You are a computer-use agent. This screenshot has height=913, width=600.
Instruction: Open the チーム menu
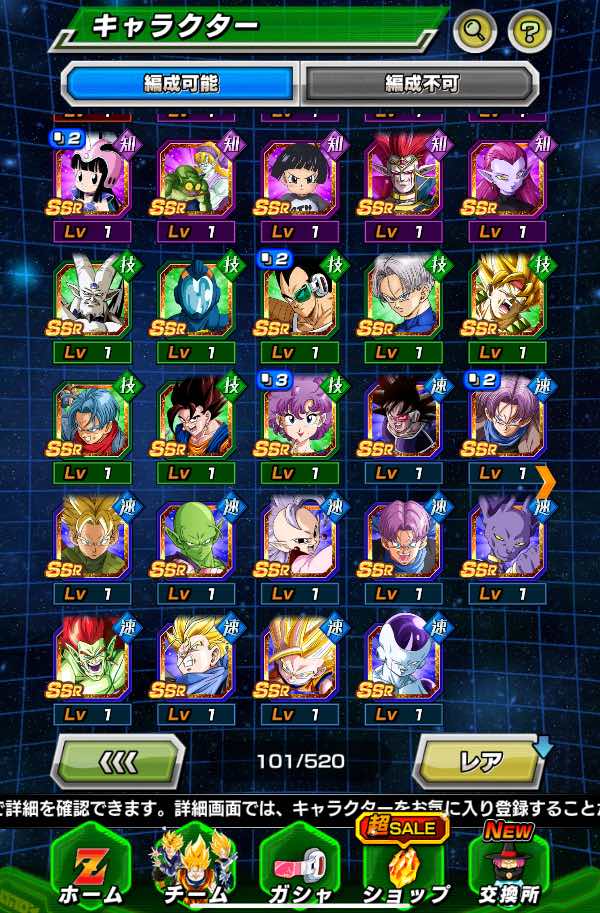click(194, 865)
